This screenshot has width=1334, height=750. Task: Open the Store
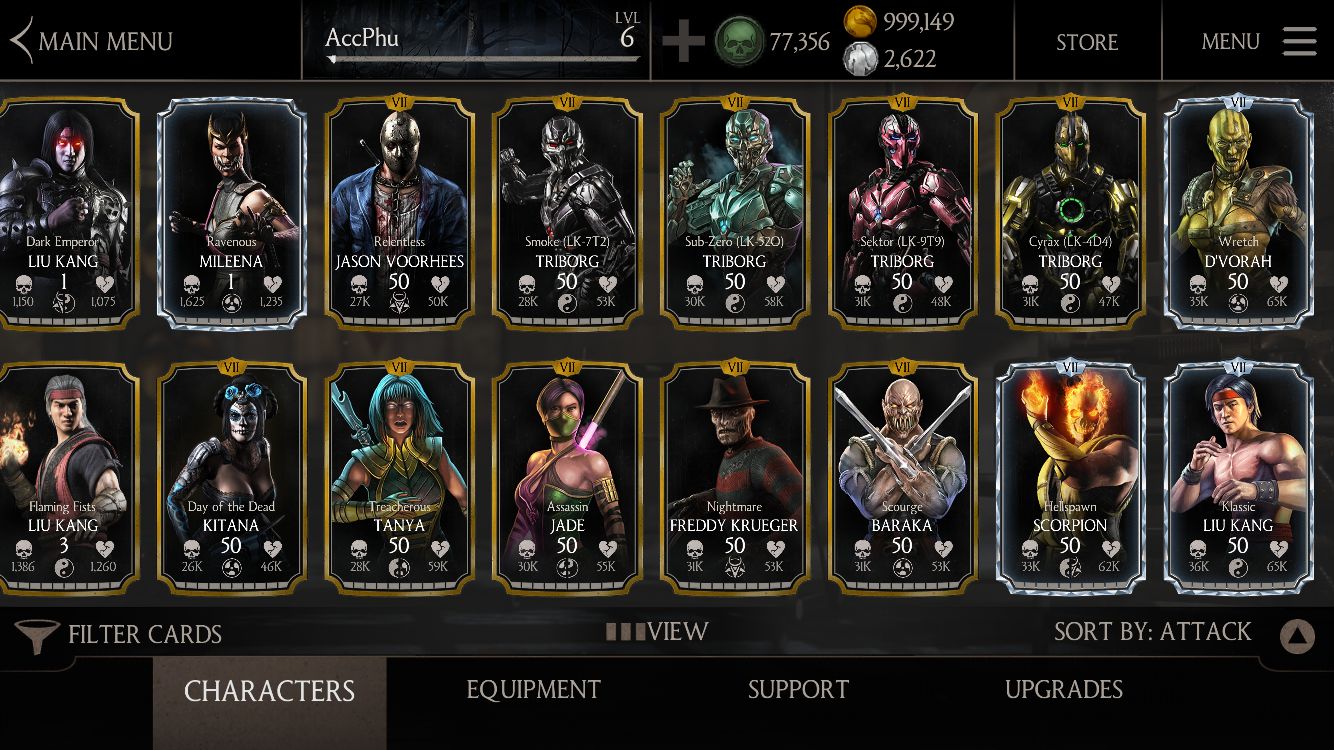(x=1087, y=42)
